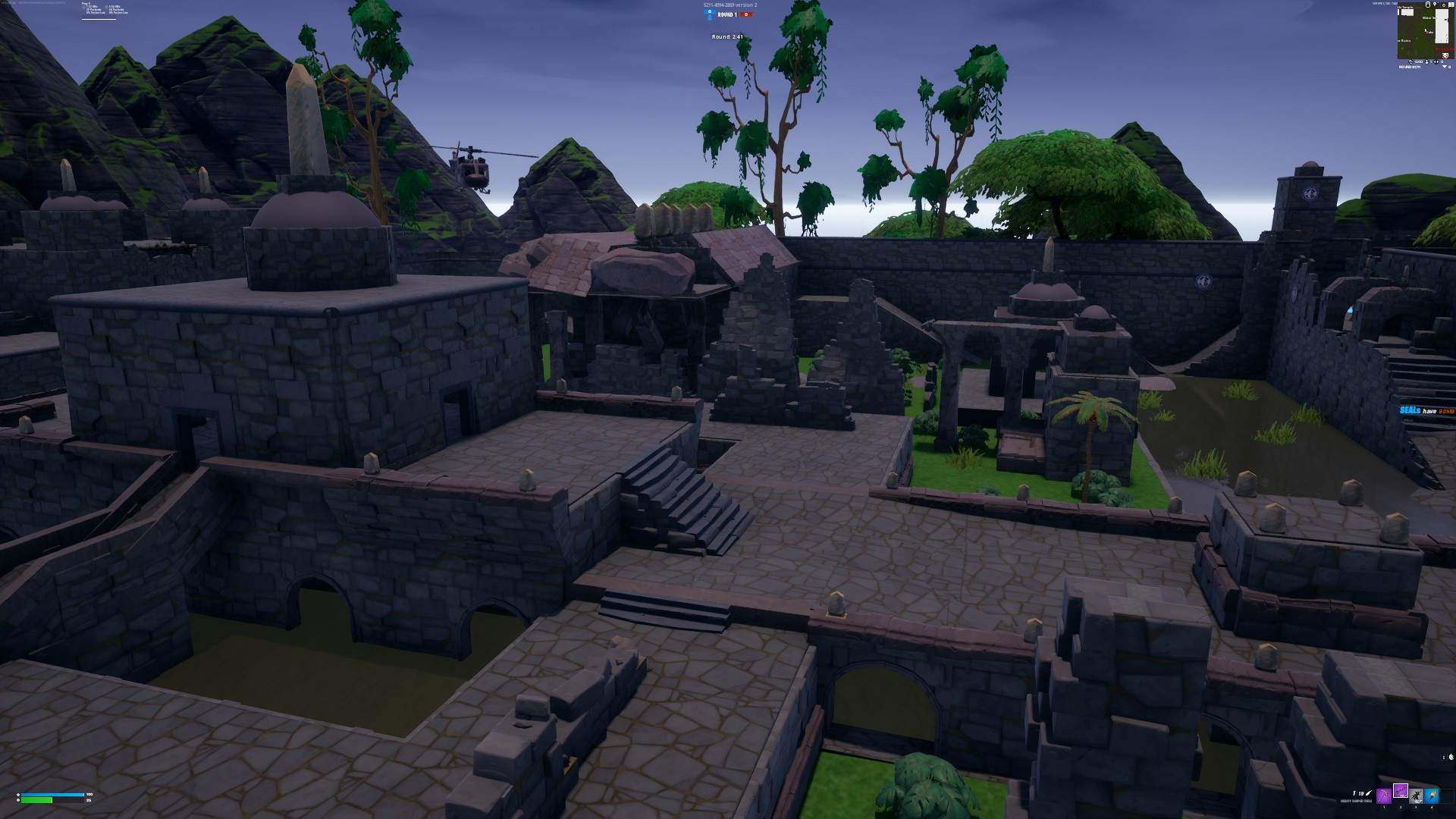Click the eliminations skull icon under the minimap
This screenshot has height=819, width=1456.
tap(1445, 55)
